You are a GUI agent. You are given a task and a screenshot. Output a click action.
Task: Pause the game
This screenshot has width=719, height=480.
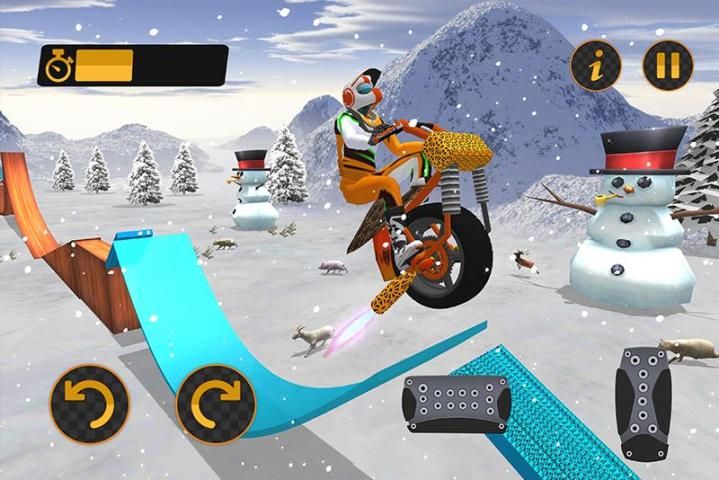coord(667,66)
